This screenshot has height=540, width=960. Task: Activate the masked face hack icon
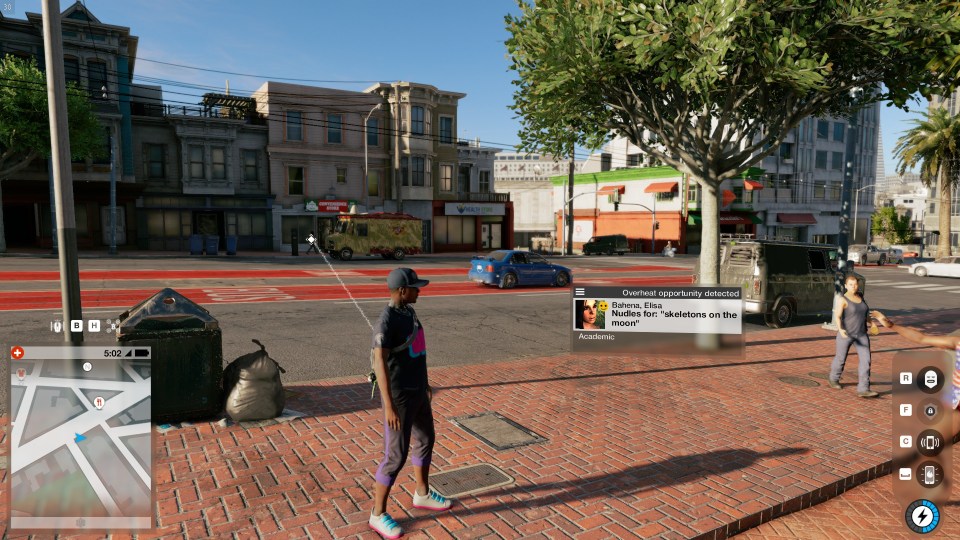tap(930, 379)
